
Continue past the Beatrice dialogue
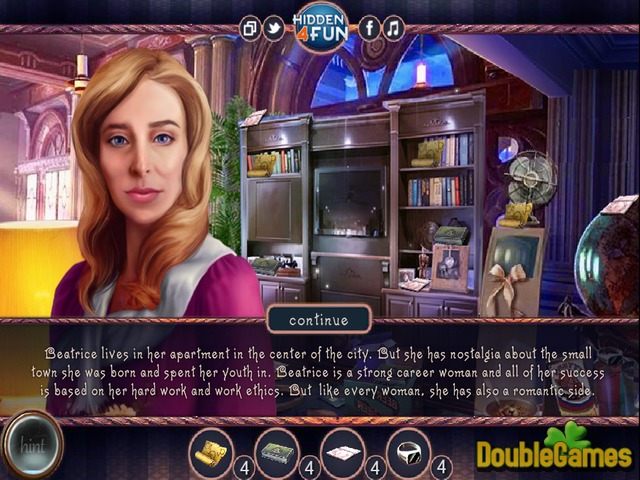point(319,320)
